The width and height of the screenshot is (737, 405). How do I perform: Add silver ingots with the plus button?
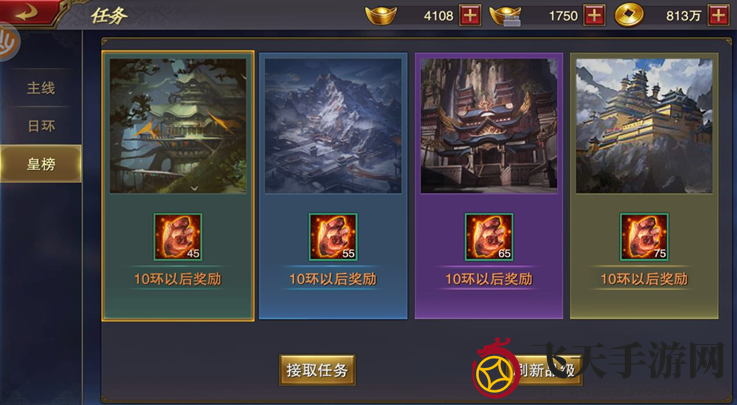[594, 15]
